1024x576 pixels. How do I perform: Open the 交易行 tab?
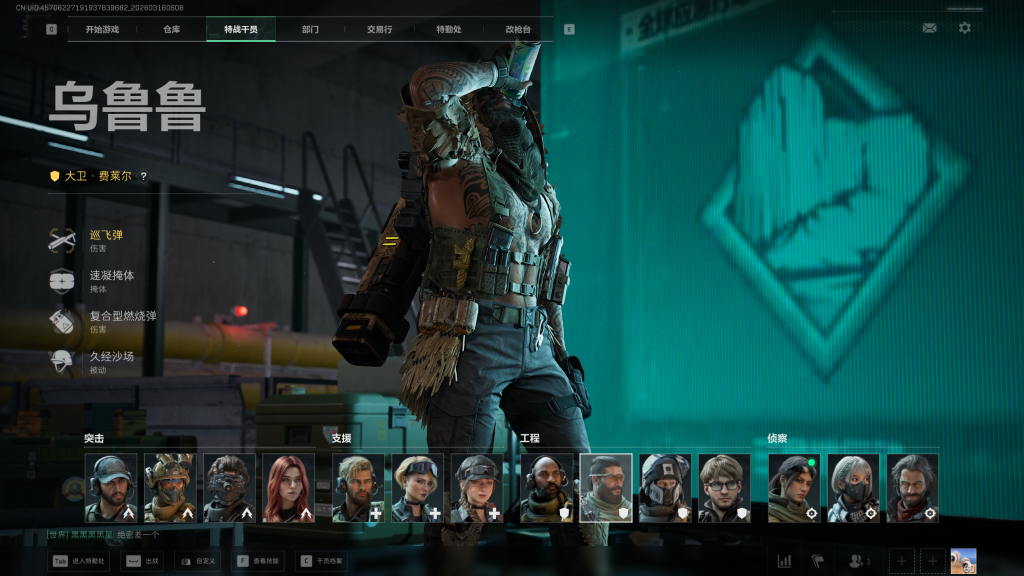pyautogui.click(x=379, y=29)
